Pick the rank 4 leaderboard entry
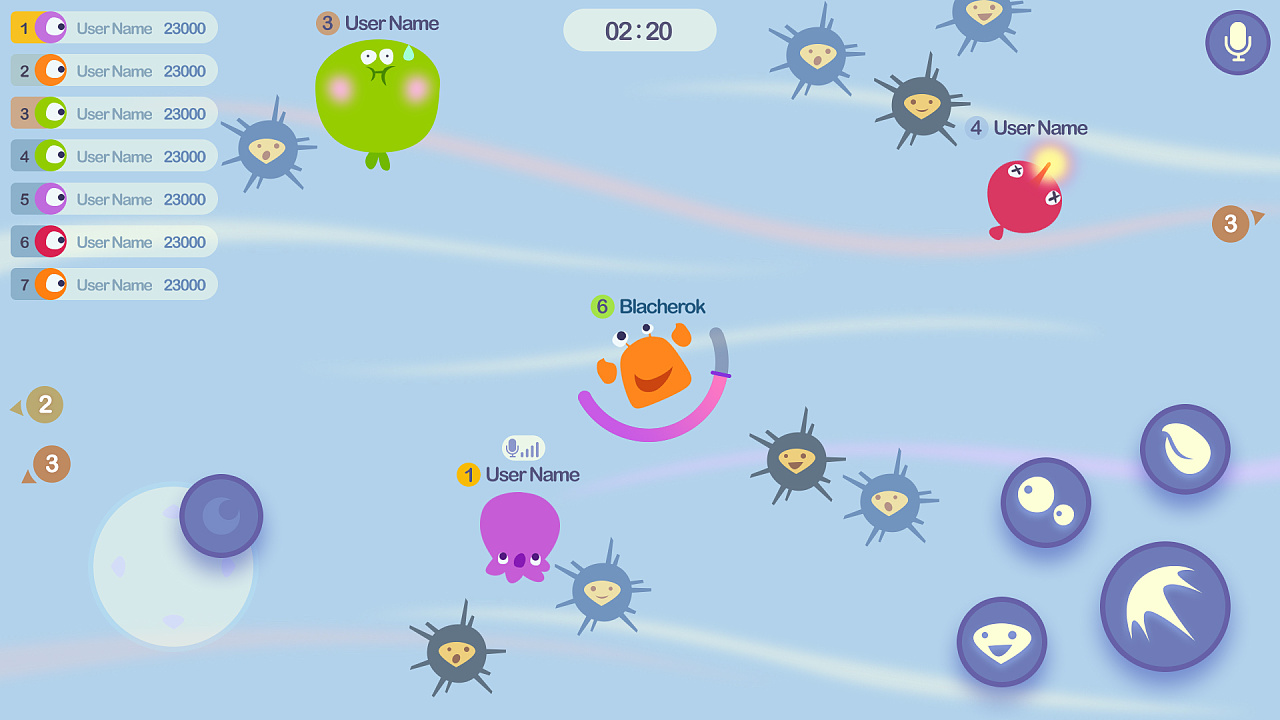The width and height of the screenshot is (1280, 720). (x=114, y=156)
